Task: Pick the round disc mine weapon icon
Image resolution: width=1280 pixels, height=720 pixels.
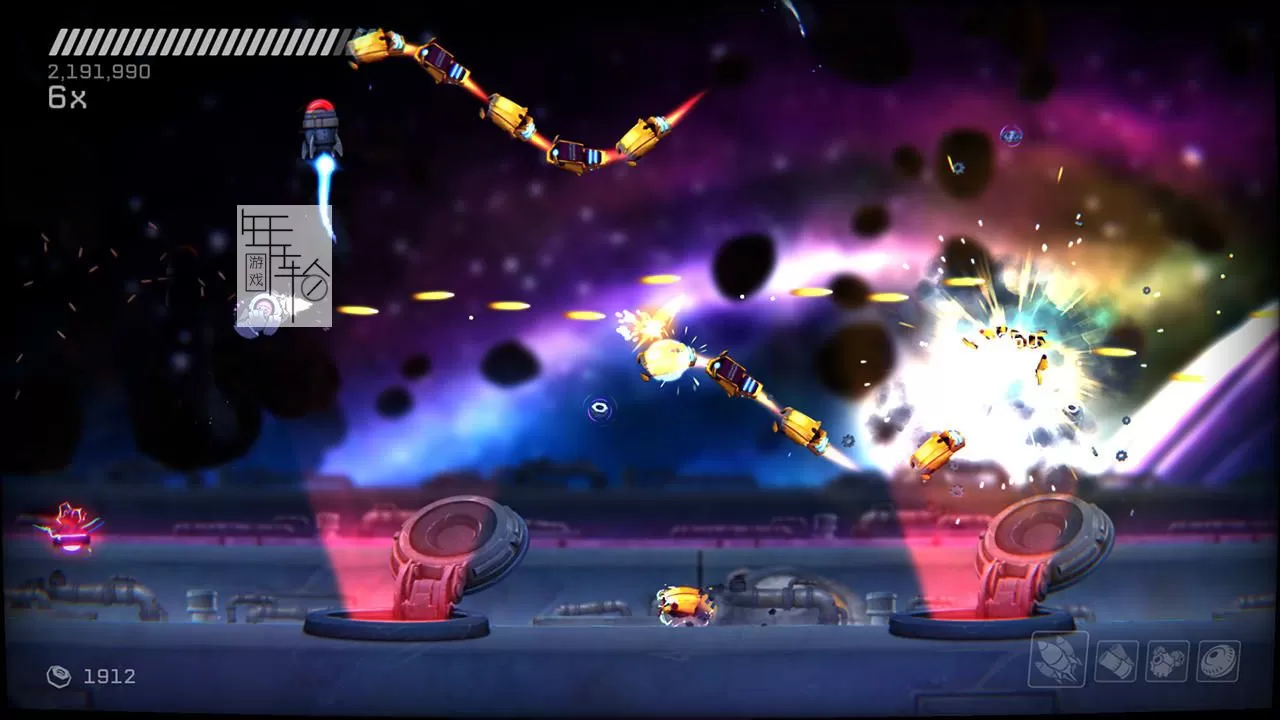Action: (x=1218, y=661)
